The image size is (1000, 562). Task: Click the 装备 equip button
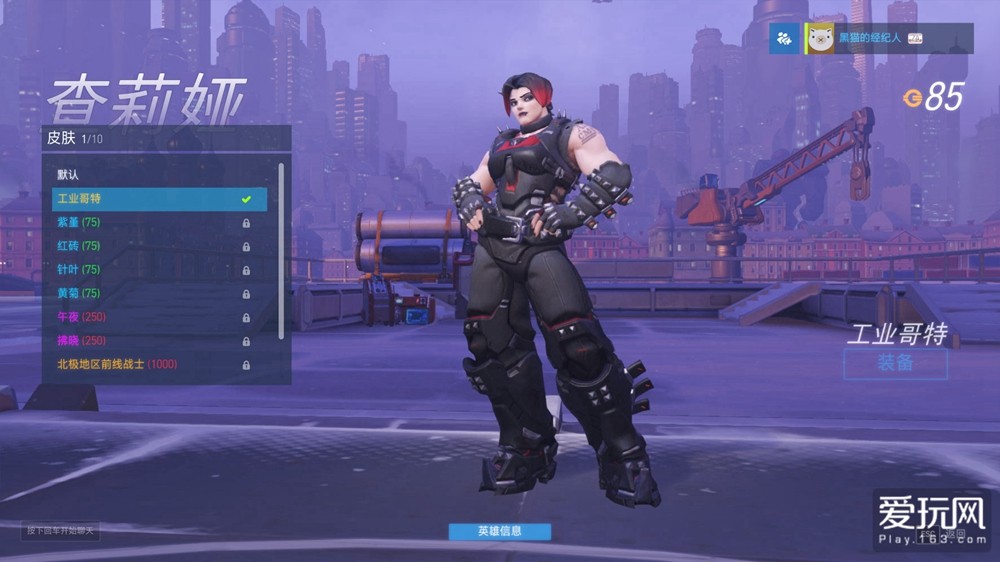click(895, 364)
